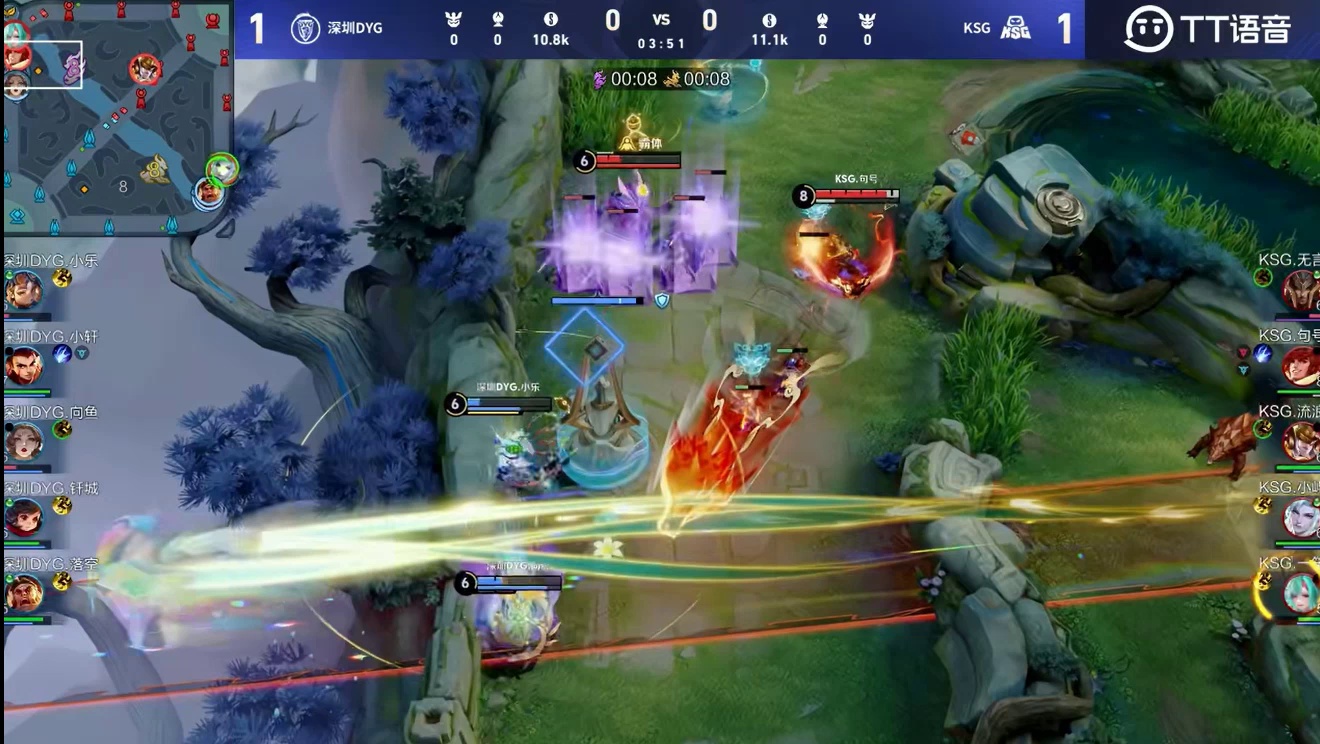Select 深圳DYG.小轩's hero portrait
The height and width of the screenshot is (744, 1320).
[23, 367]
